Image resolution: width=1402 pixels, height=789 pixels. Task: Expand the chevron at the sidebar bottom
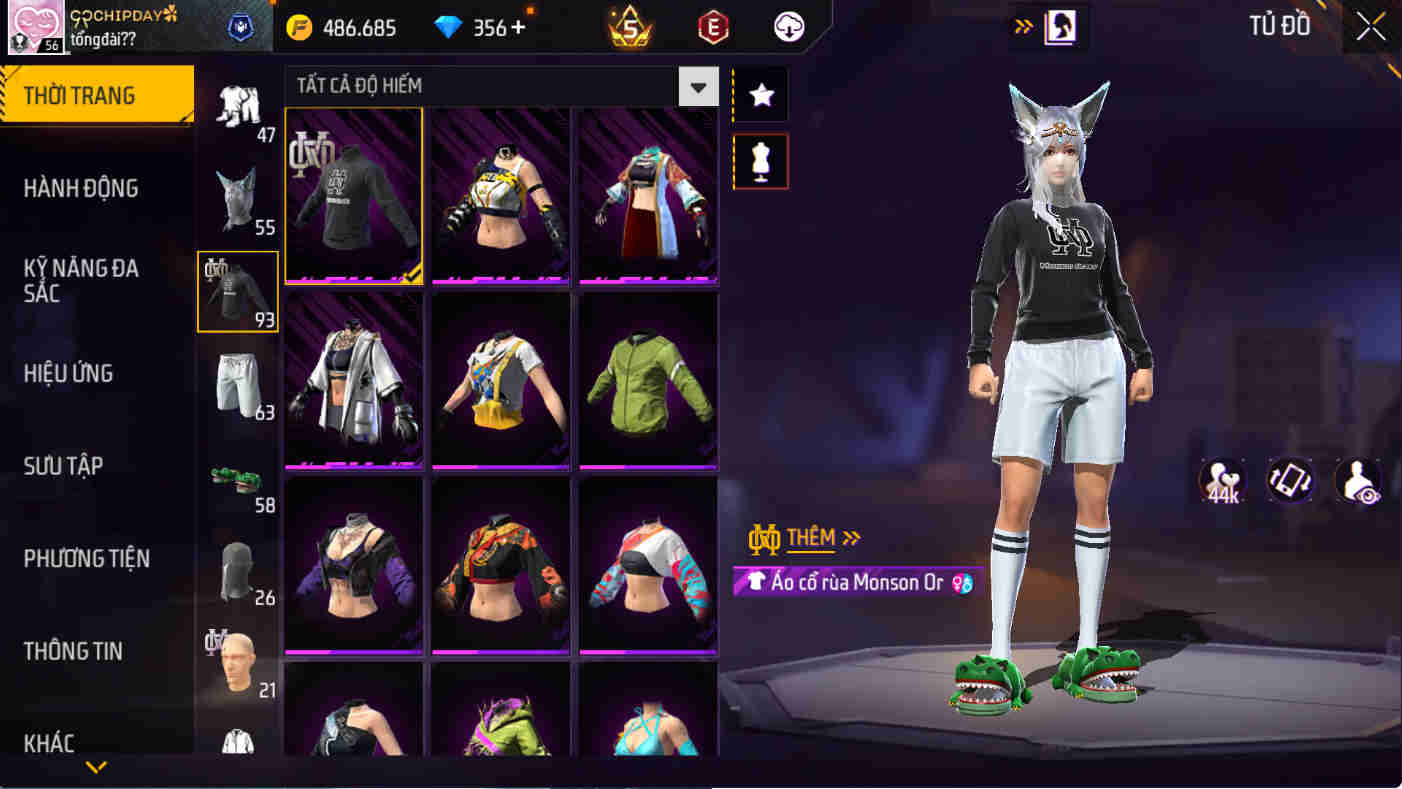[96, 767]
